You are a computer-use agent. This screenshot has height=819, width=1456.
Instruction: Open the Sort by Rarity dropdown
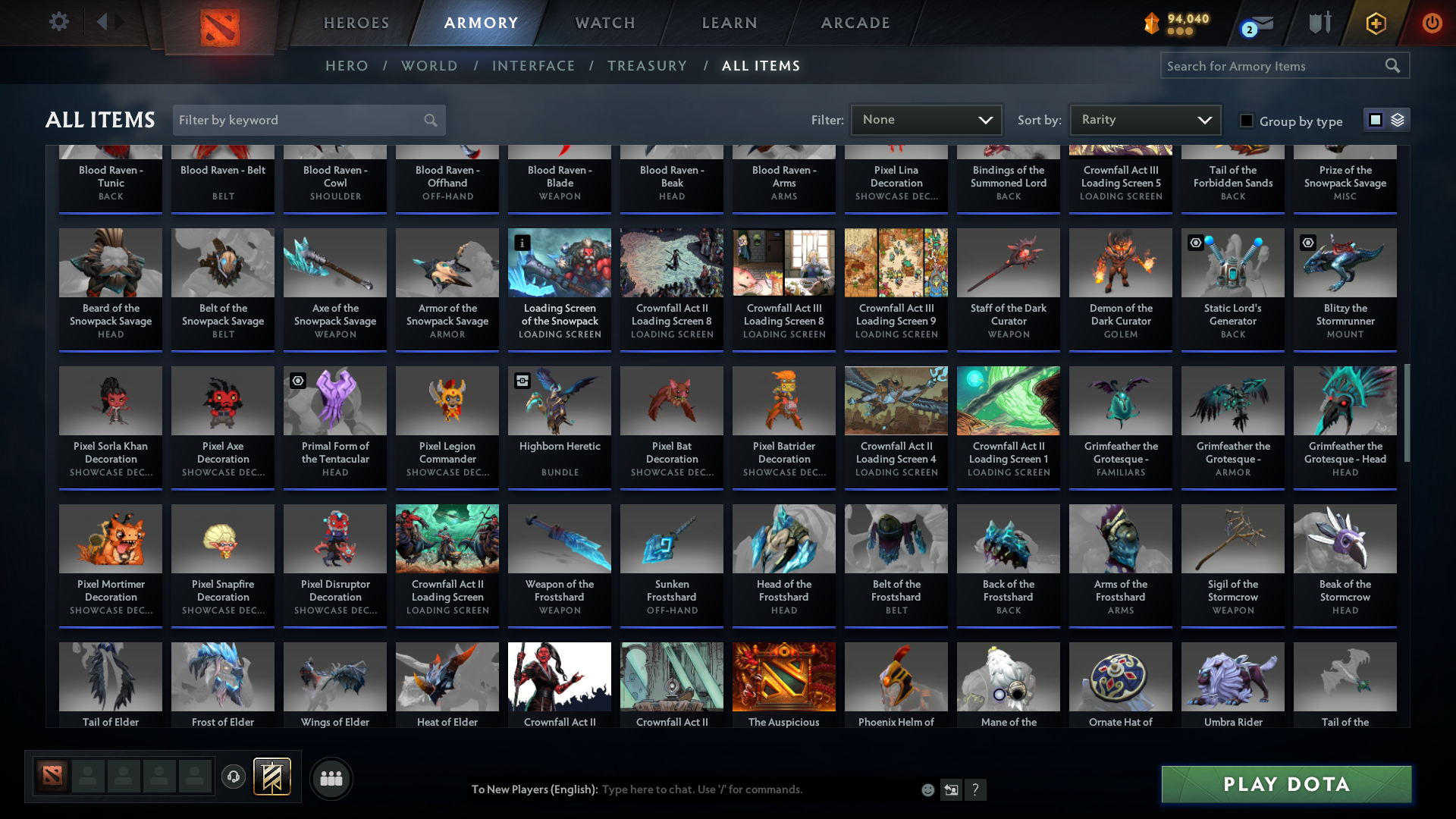[x=1144, y=119]
